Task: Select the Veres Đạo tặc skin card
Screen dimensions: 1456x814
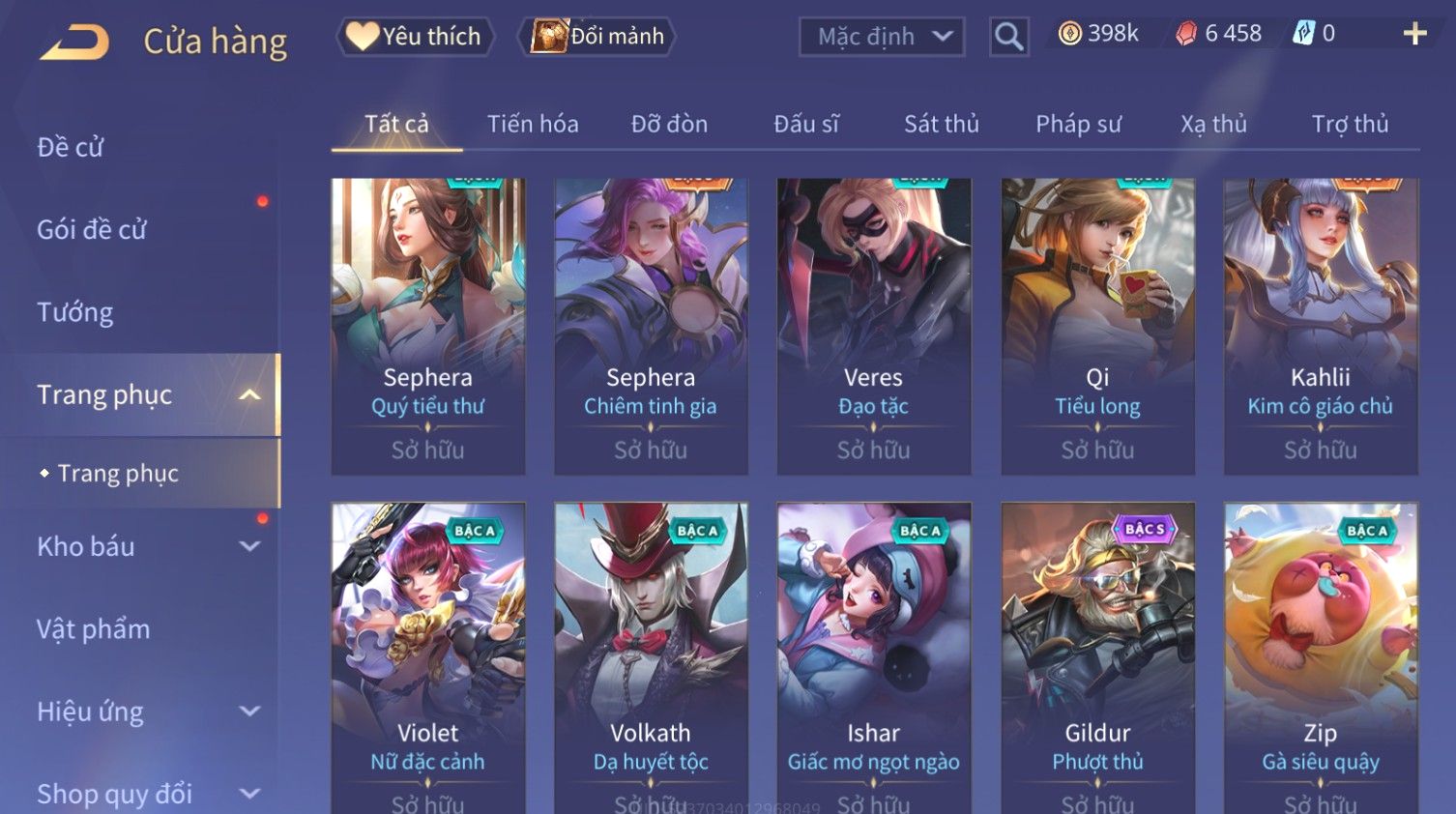Action: tap(873, 325)
